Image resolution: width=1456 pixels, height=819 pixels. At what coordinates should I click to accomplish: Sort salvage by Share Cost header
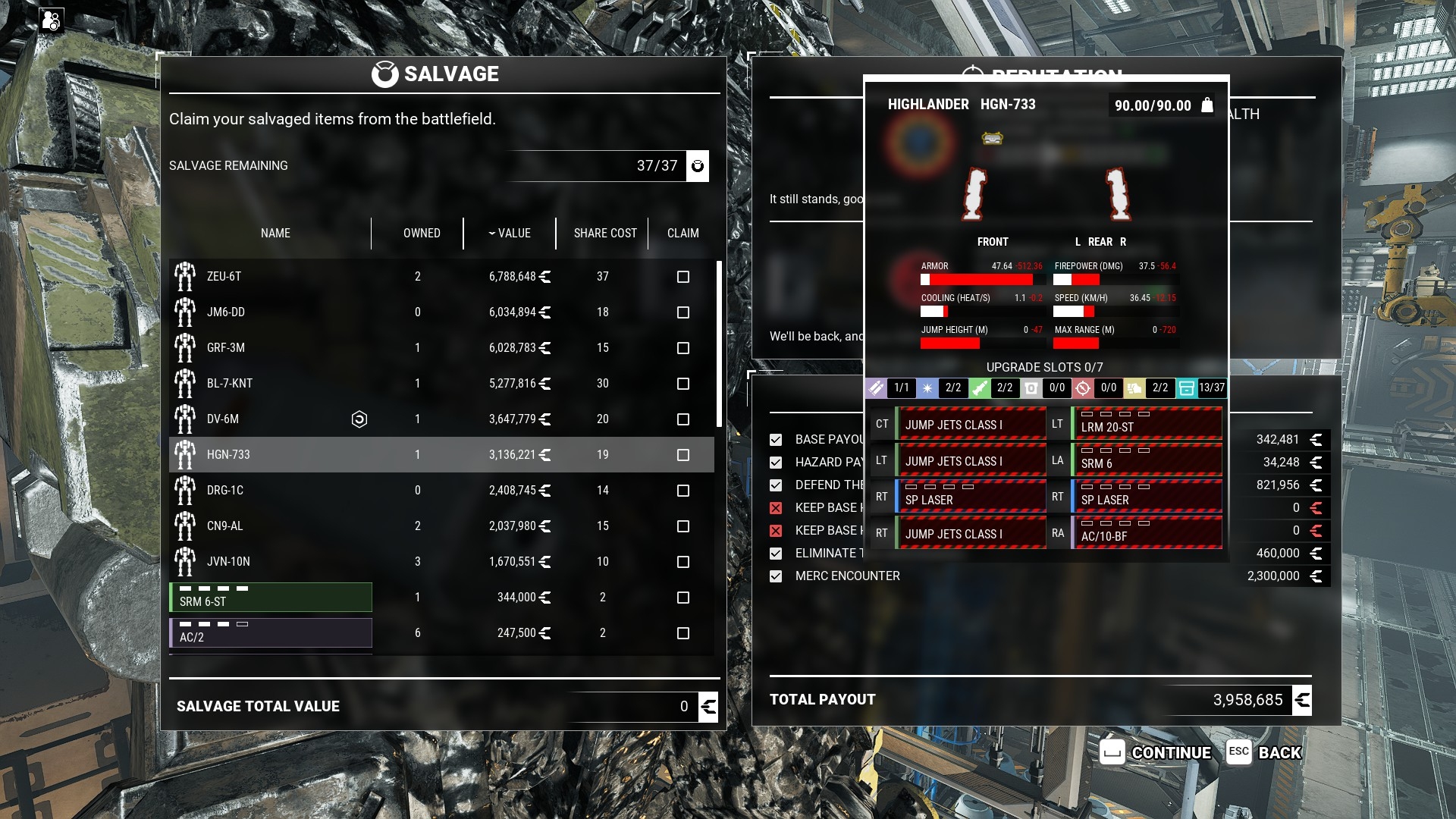pyautogui.click(x=604, y=234)
